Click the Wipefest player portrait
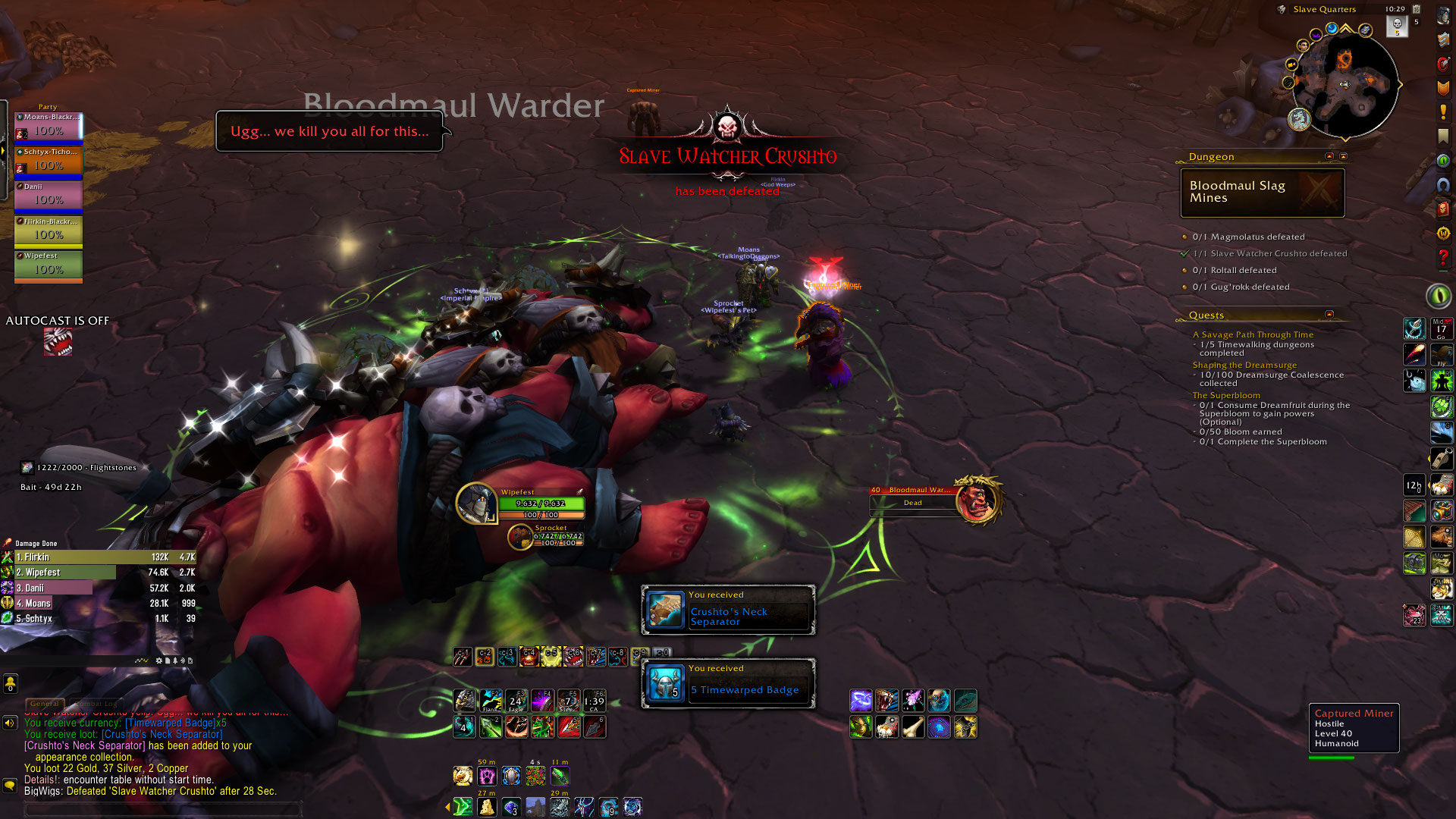The image size is (1456, 819). coord(476,503)
